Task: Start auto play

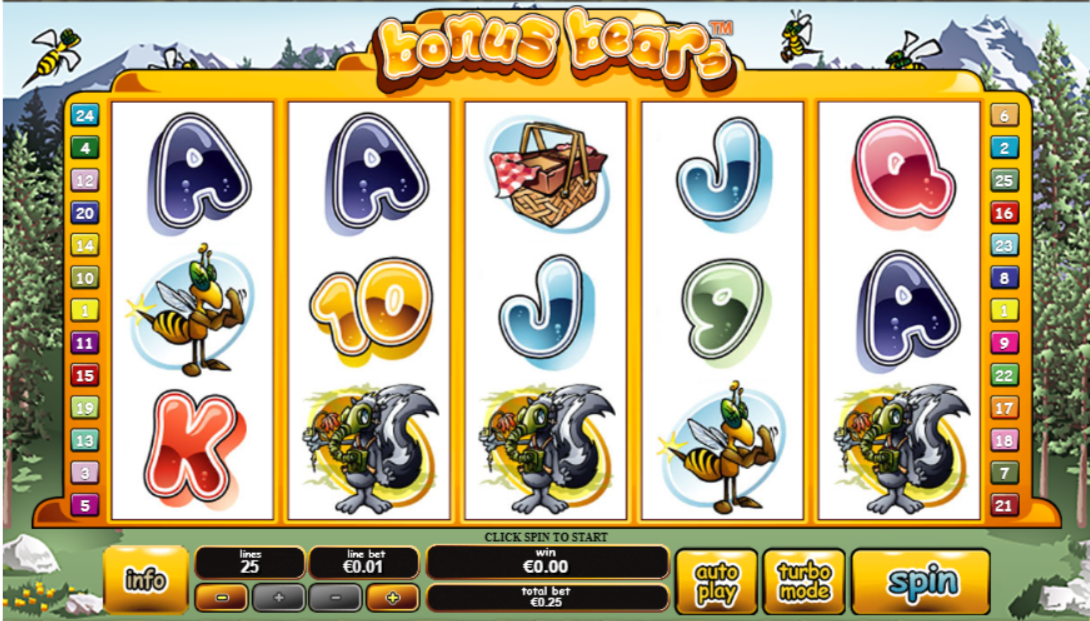Action: (x=716, y=581)
